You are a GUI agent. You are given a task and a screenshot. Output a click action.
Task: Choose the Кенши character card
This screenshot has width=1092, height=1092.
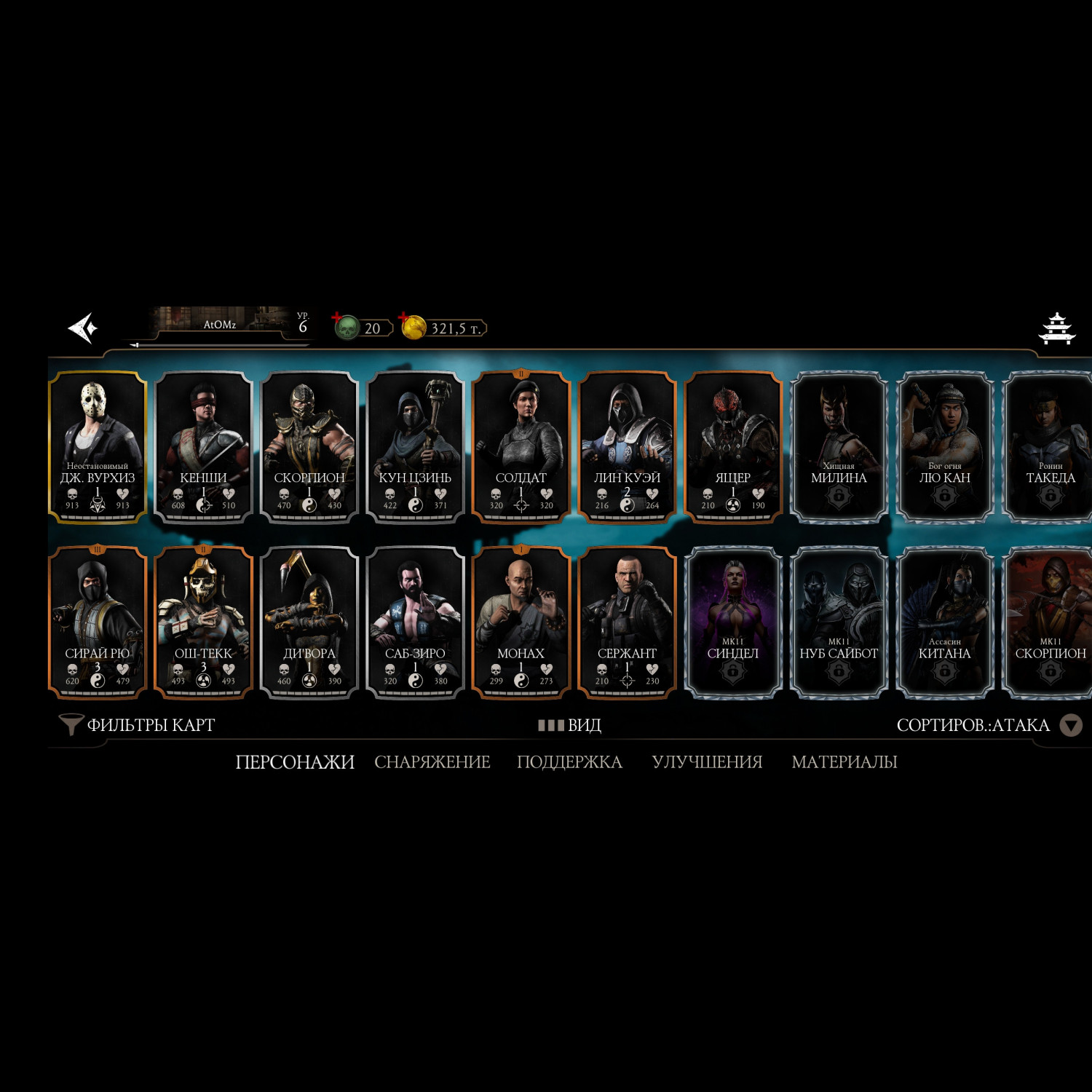pos(204,447)
